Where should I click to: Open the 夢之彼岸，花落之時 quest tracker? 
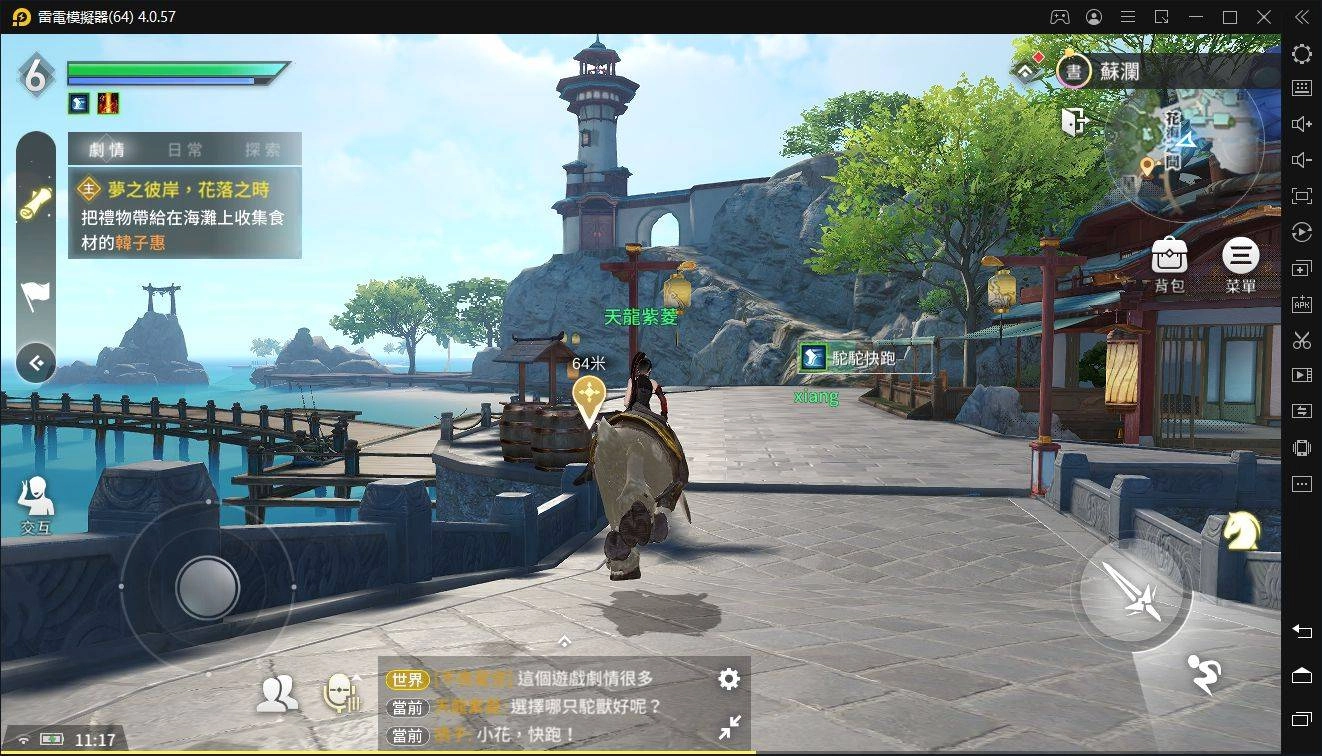185,216
